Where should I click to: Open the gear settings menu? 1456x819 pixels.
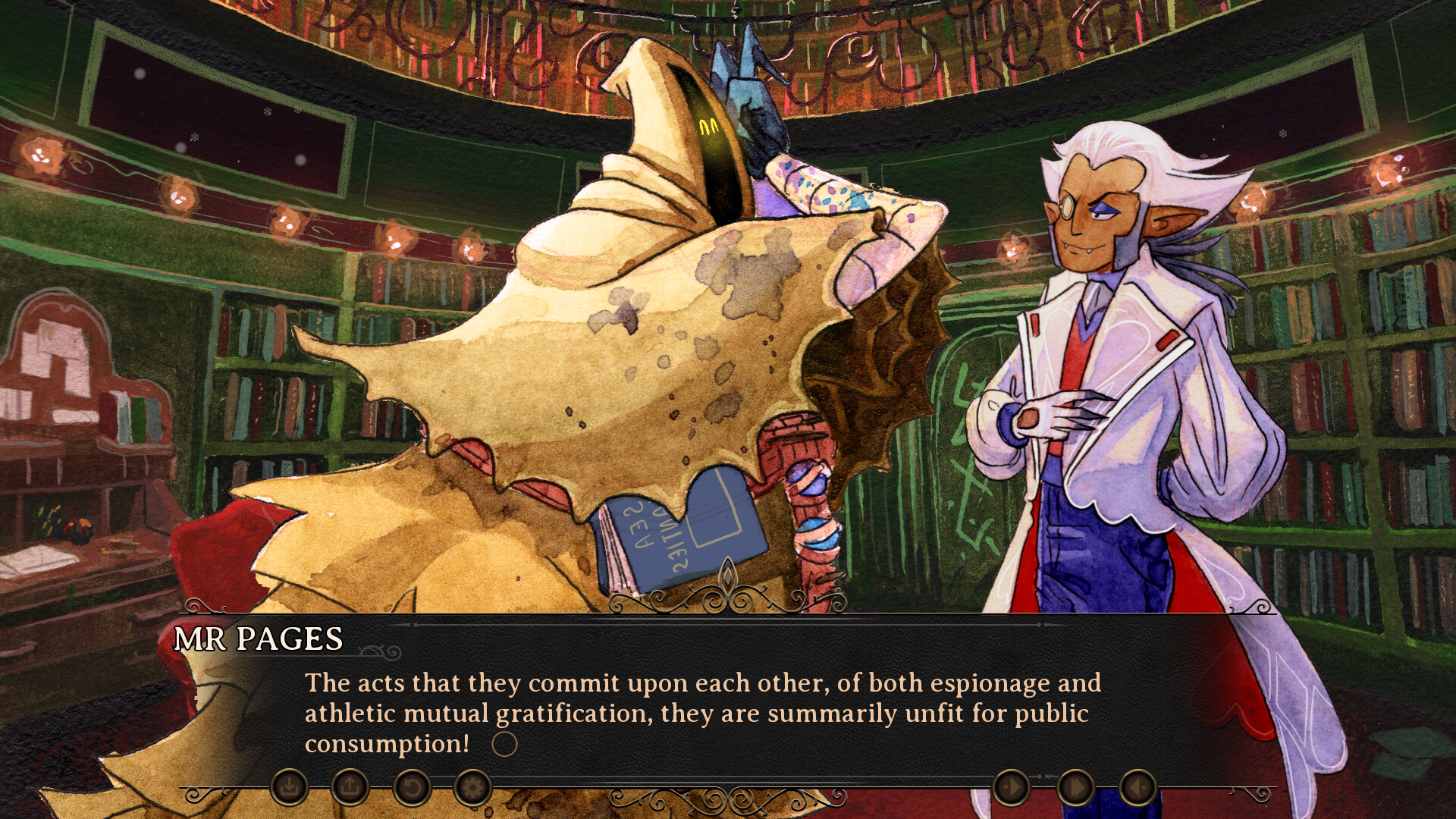(472, 788)
